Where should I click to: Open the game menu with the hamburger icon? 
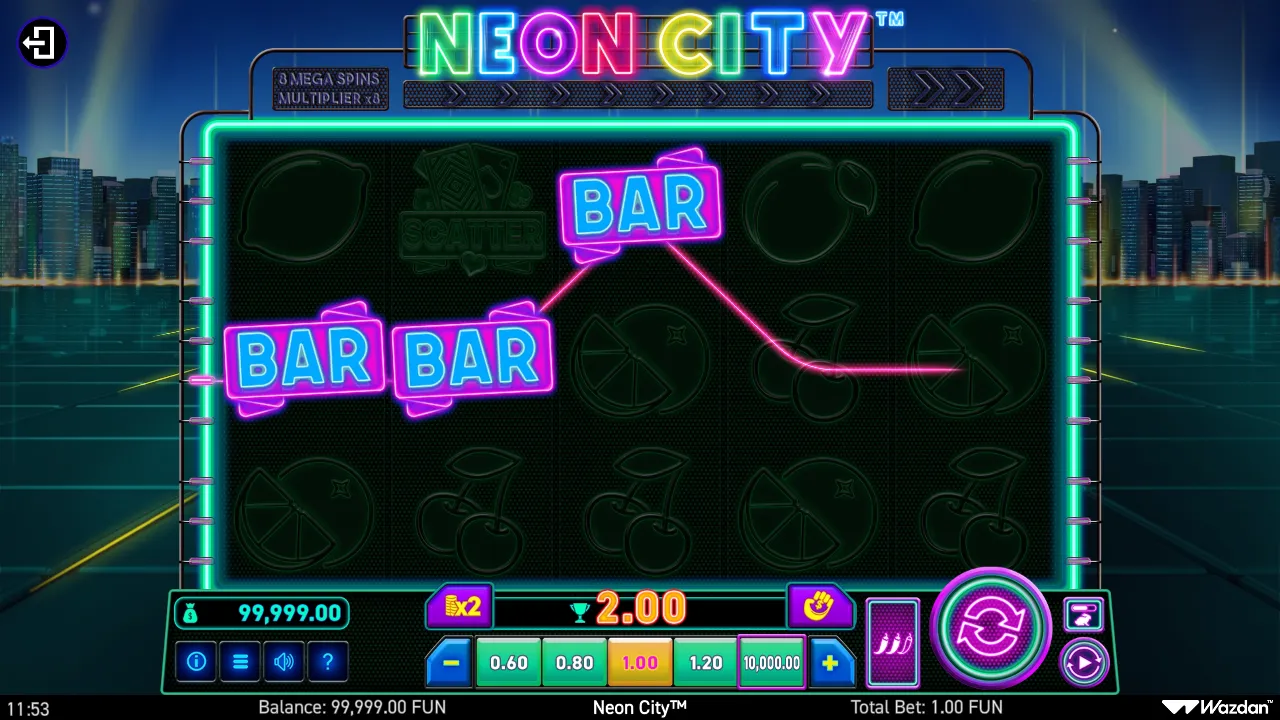click(x=240, y=662)
